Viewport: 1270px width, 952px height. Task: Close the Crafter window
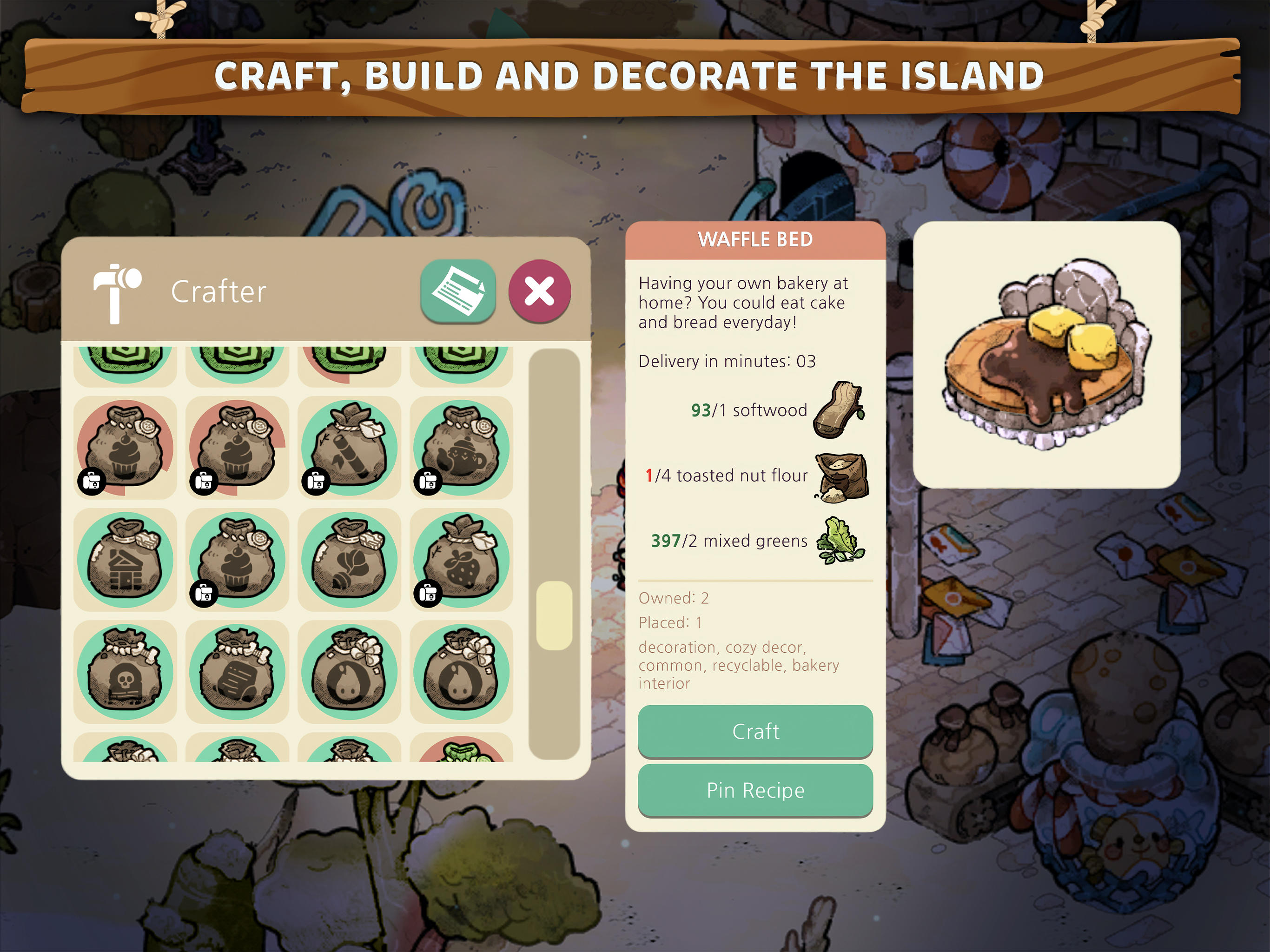(539, 291)
